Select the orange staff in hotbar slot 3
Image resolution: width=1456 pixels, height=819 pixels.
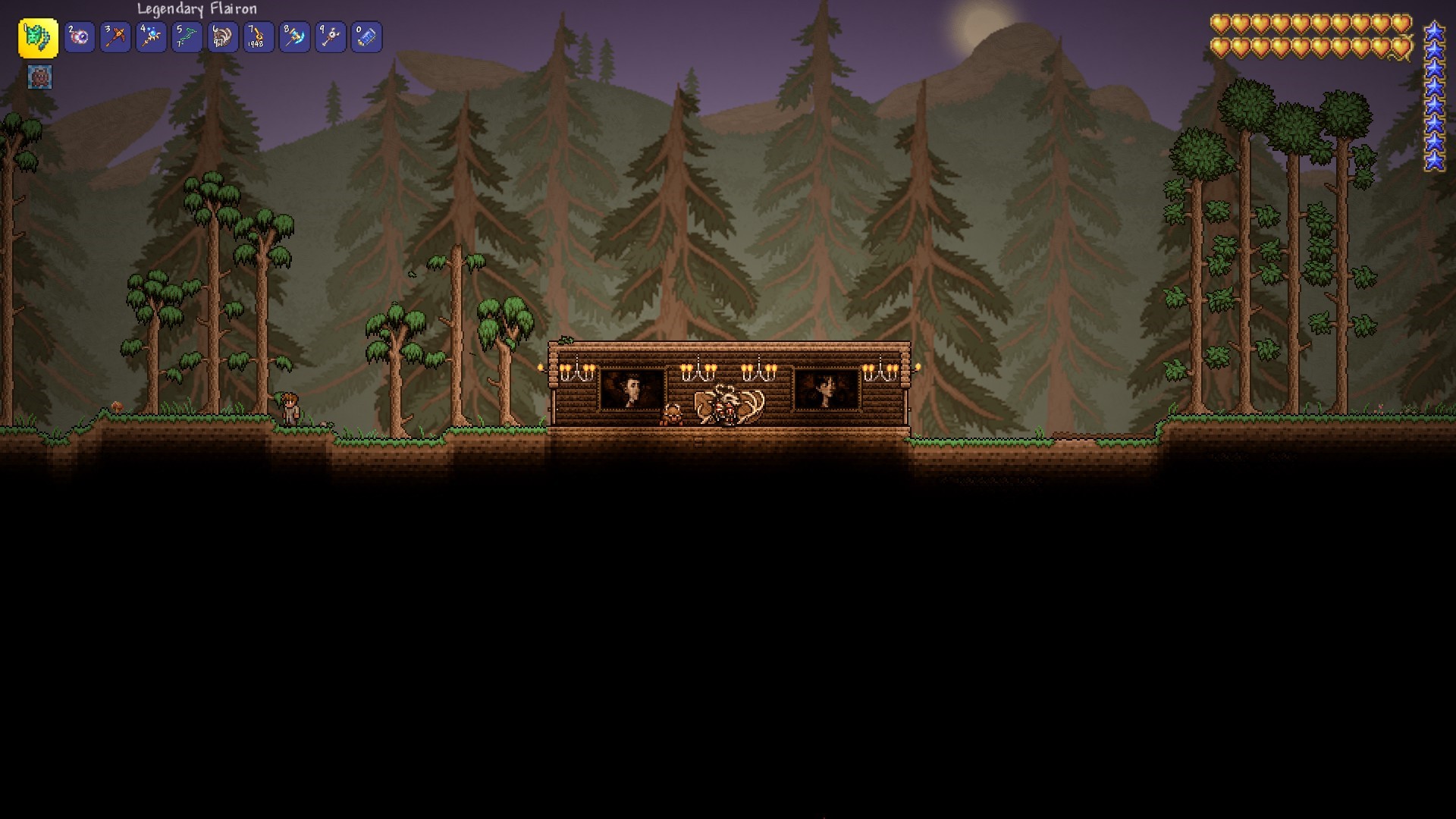(115, 36)
